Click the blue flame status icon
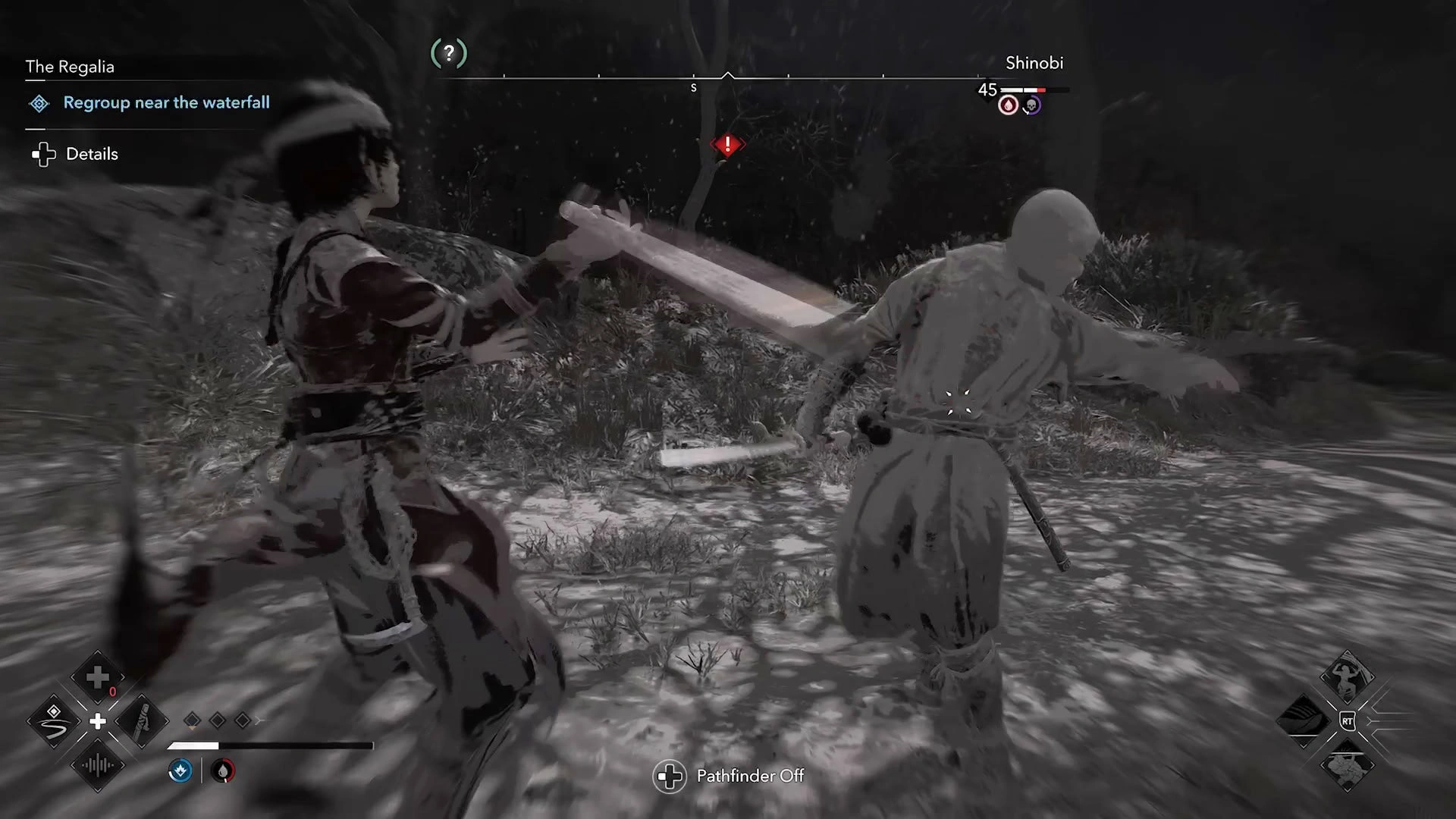Screen dimensions: 1456x819 pos(180,771)
